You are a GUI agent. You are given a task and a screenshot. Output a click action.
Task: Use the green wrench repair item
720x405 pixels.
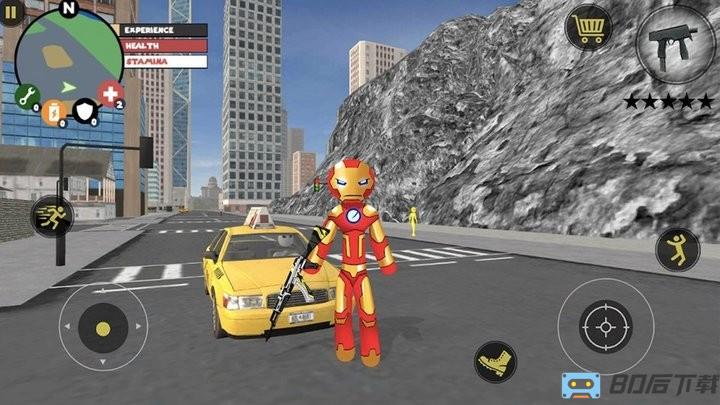[27, 96]
